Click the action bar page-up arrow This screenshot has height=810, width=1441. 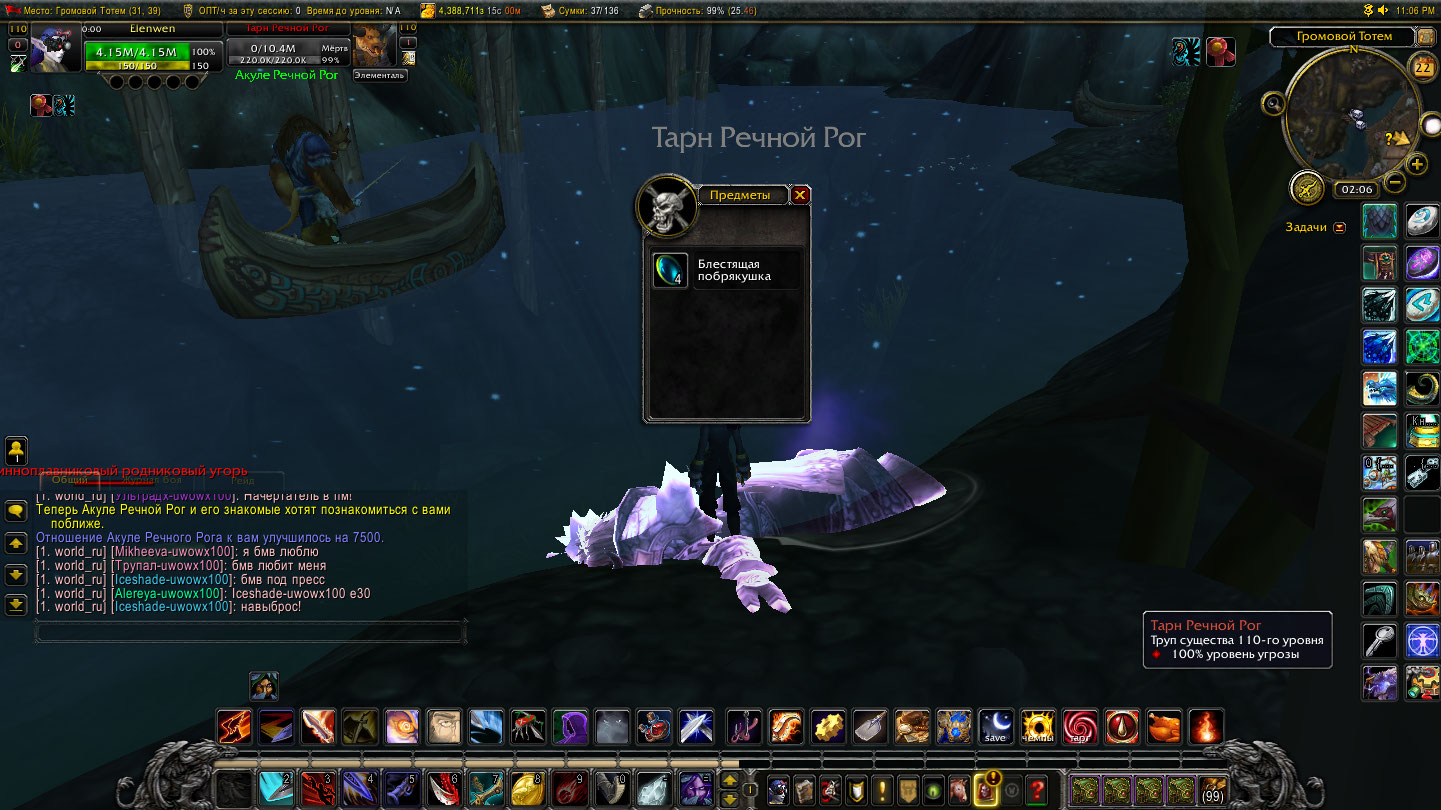[x=730, y=780]
